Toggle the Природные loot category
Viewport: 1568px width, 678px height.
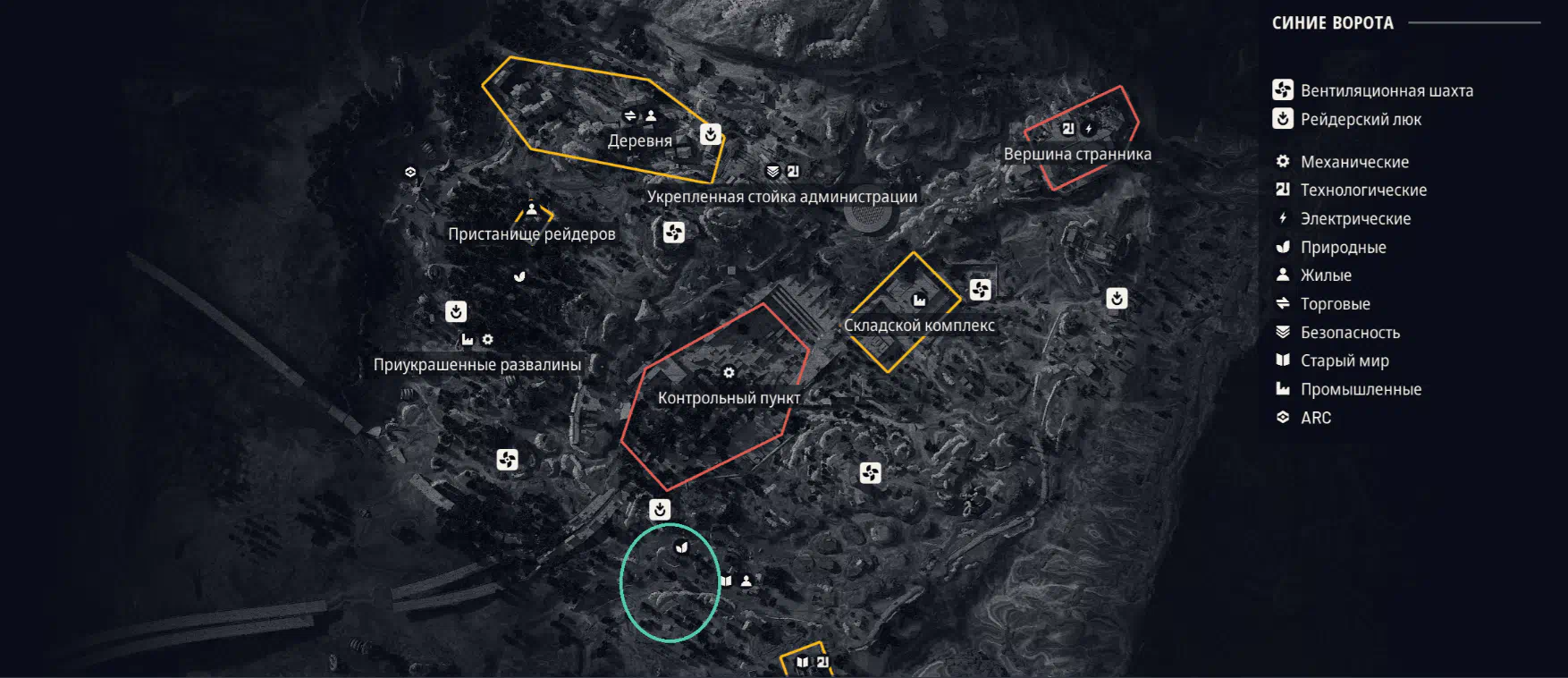coord(1342,247)
